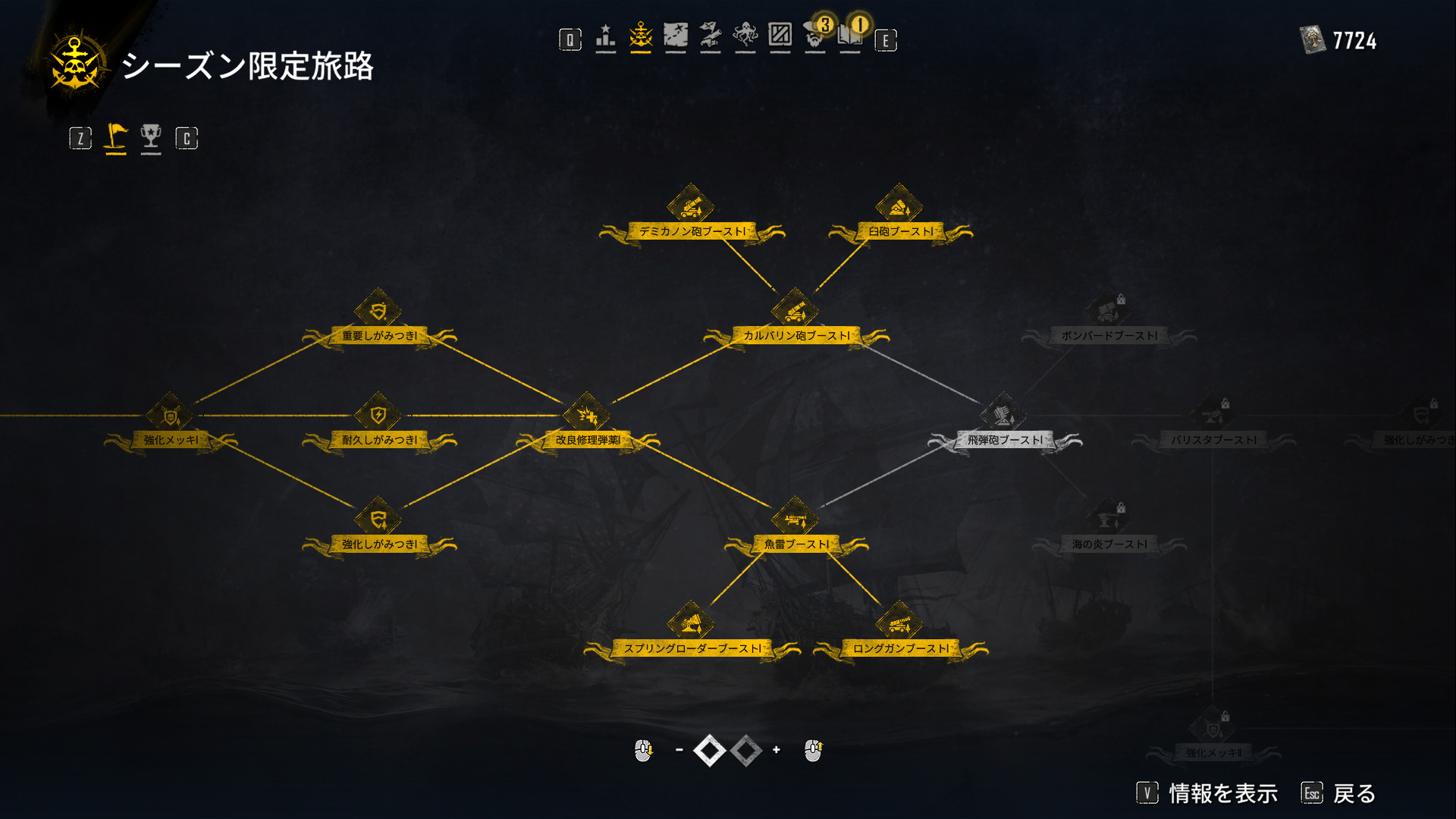1456x819 pixels.
Task: Select the カルバリン砲ブーストI node
Action: 795,311
